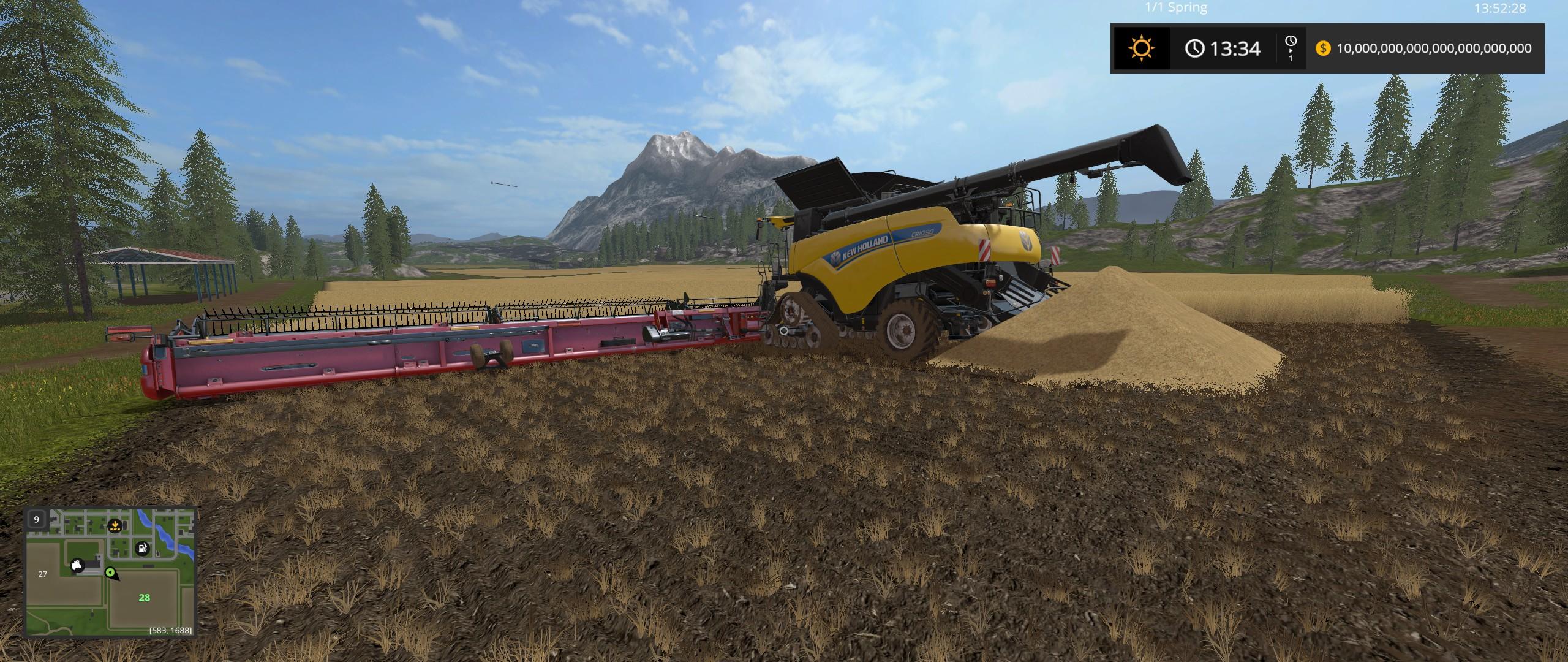Select the fuel station marker on minimap
Viewport: 1568px width, 662px height.
143,548
